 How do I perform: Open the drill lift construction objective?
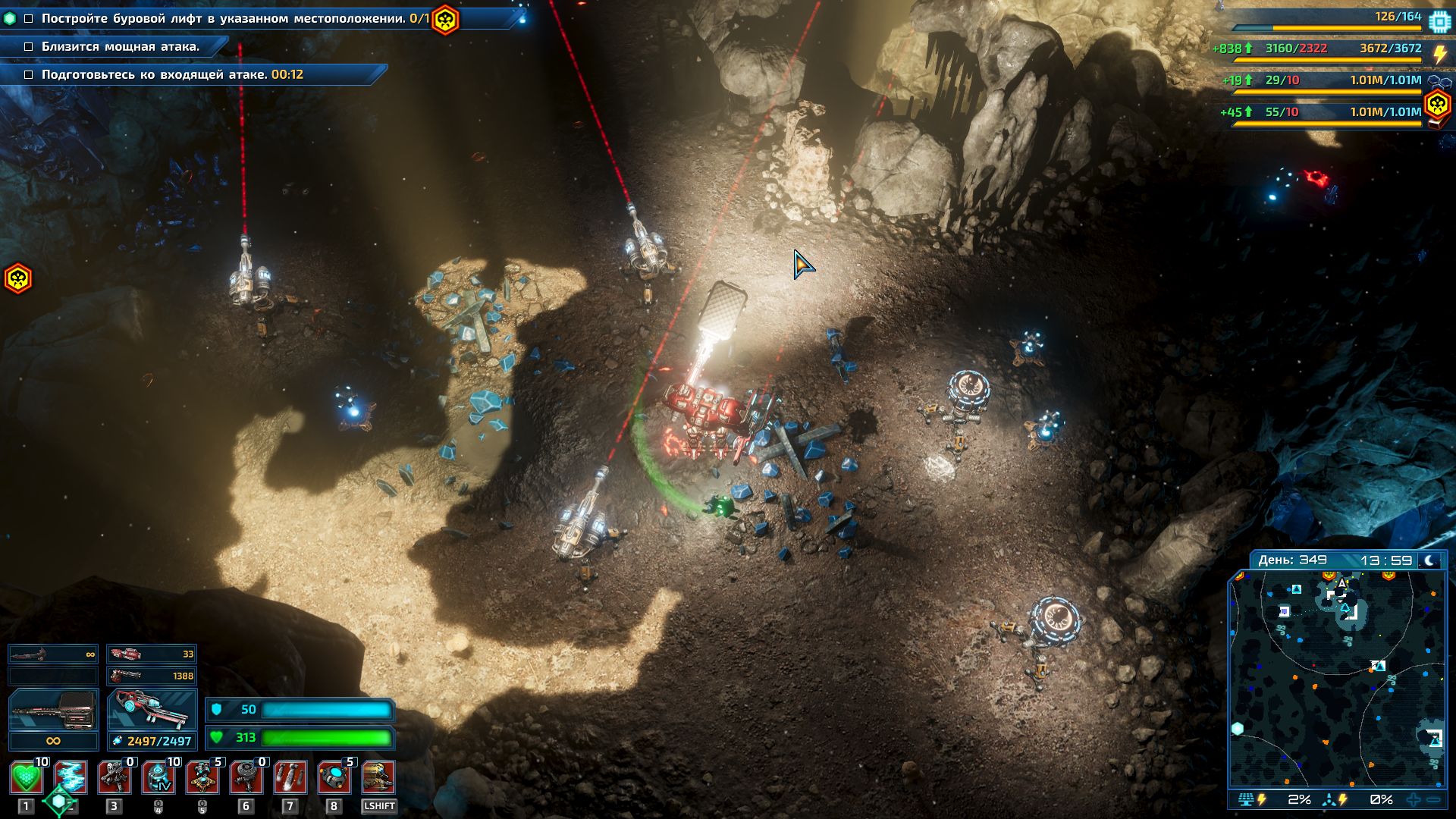click(x=227, y=18)
